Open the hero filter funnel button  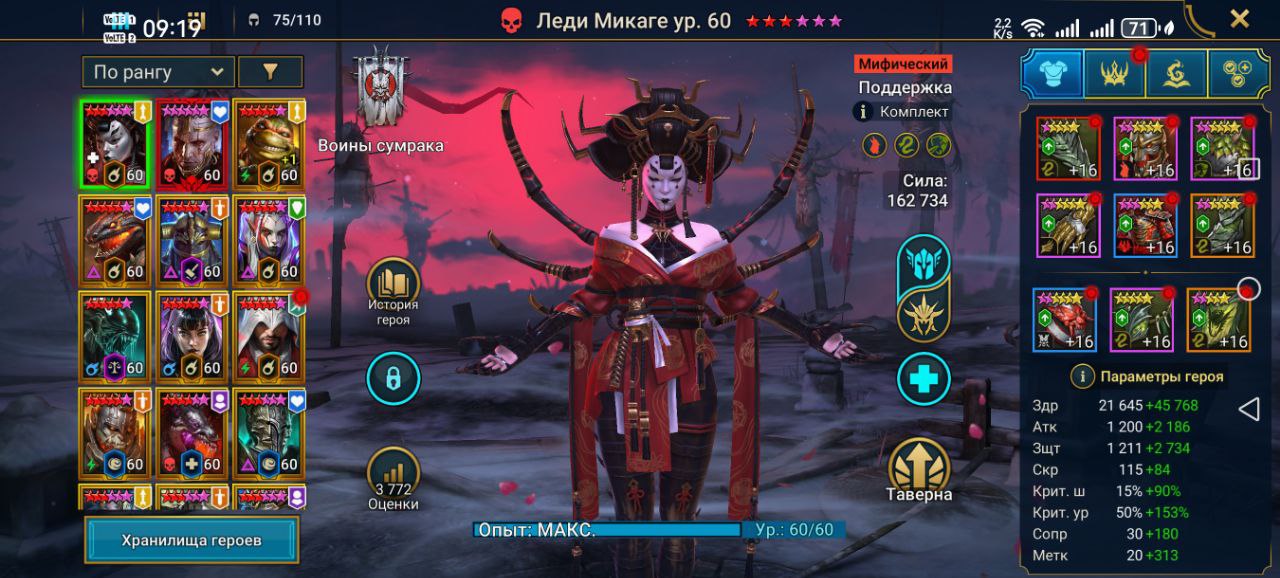coord(270,72)
